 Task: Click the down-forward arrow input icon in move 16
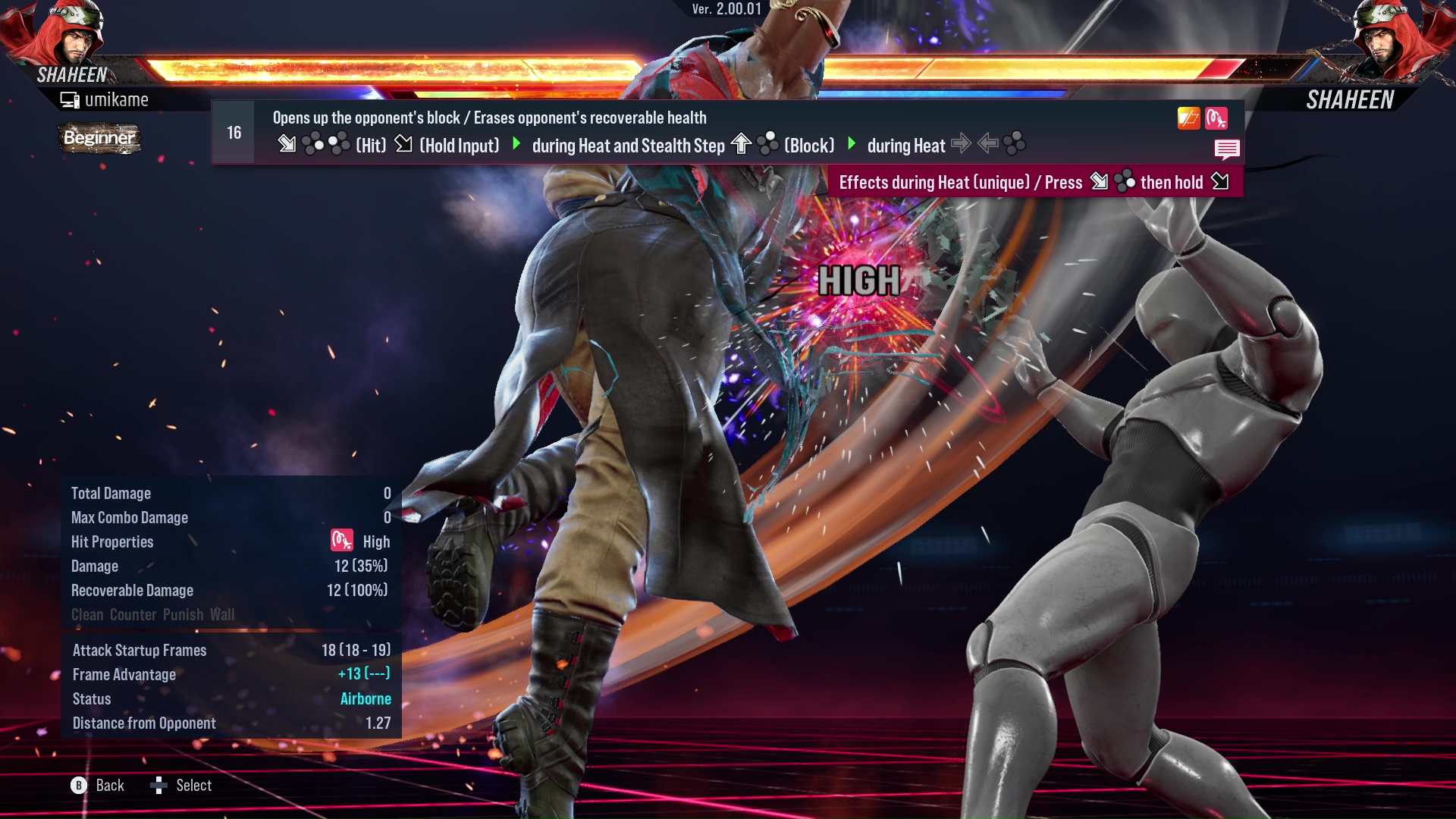pos(288,143)
